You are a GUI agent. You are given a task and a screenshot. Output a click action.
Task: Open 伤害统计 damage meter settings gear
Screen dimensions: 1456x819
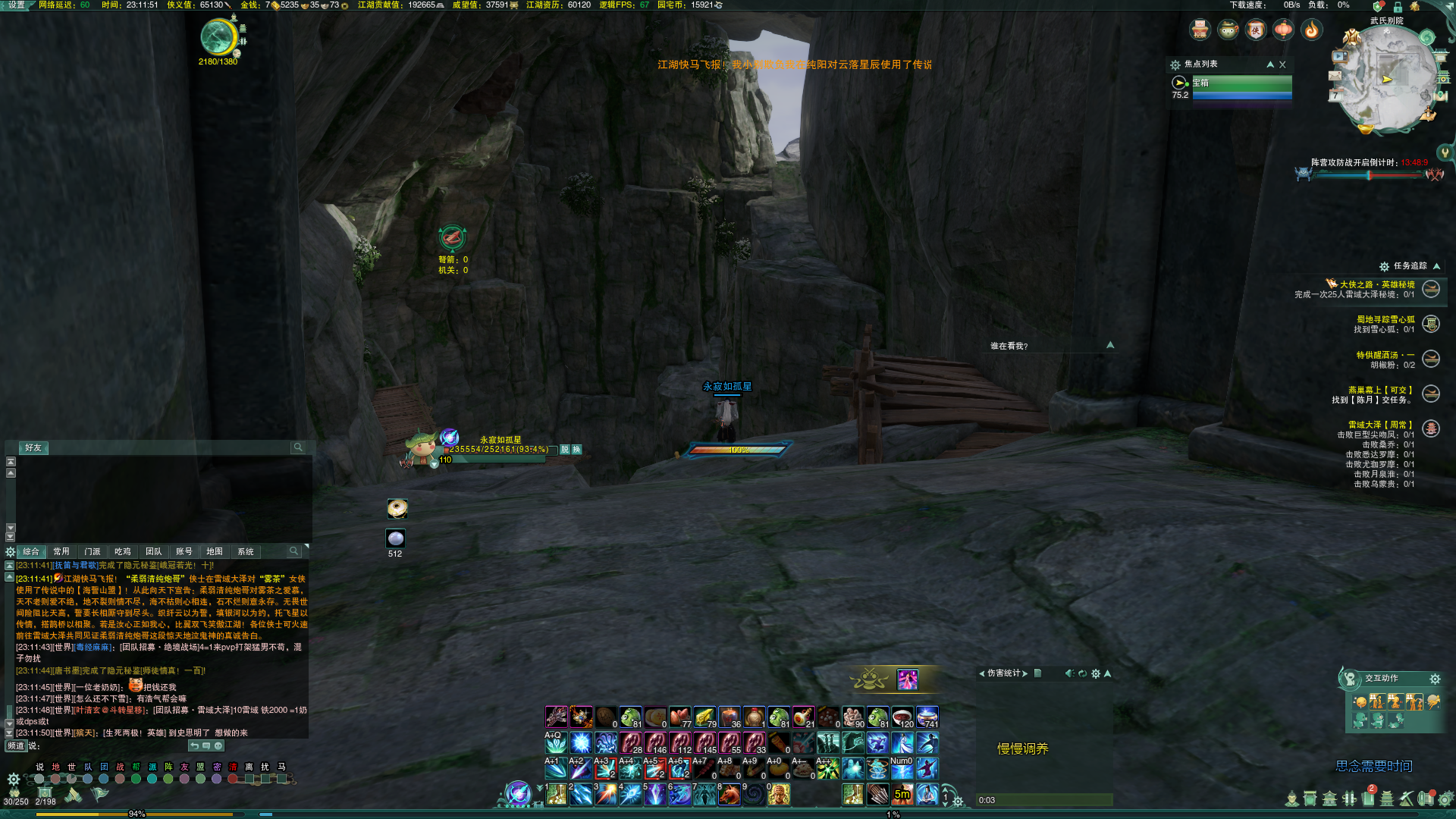[1095, 673]
